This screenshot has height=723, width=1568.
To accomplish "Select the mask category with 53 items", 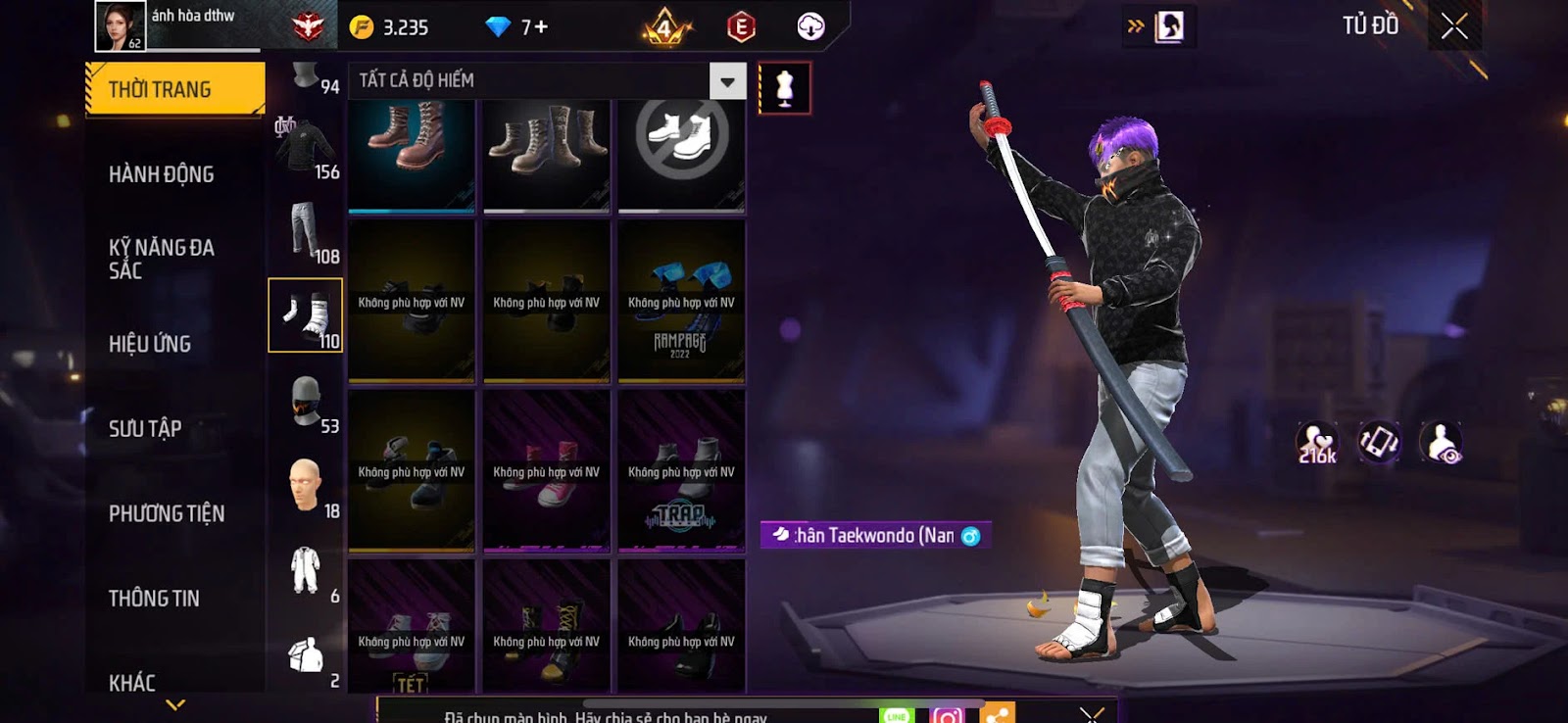I will pos(305,402).
